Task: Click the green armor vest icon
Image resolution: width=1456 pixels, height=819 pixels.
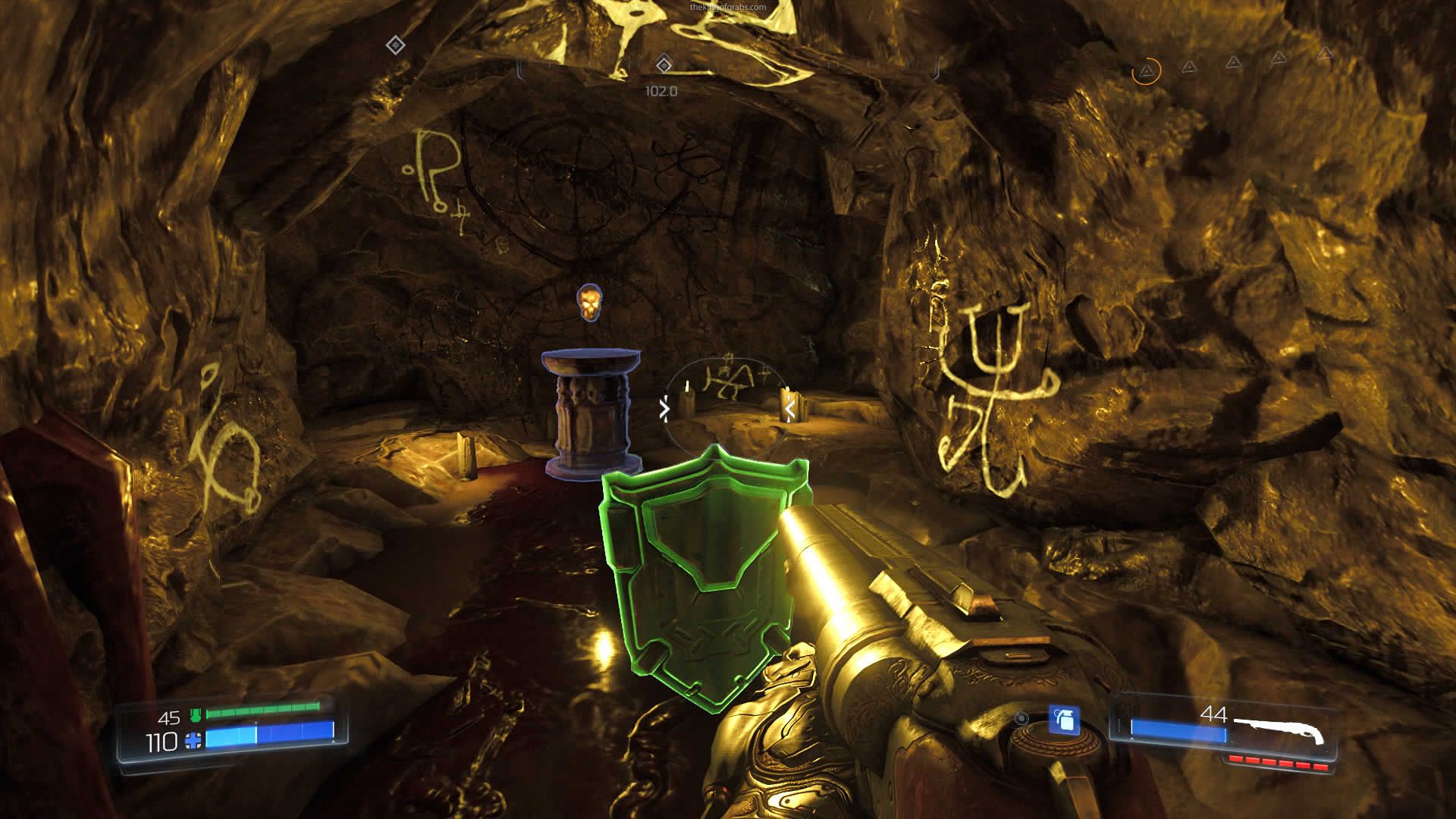Action: [x=196, y=714]
